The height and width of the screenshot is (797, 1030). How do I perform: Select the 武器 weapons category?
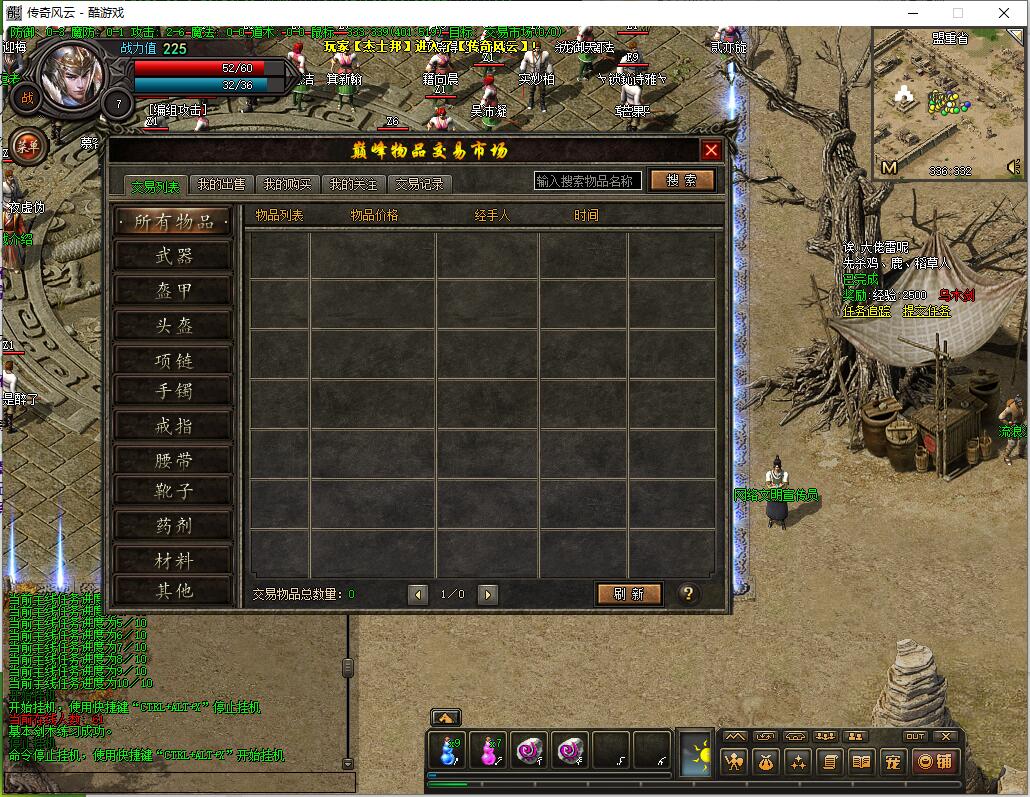click(x=174, y=257)
